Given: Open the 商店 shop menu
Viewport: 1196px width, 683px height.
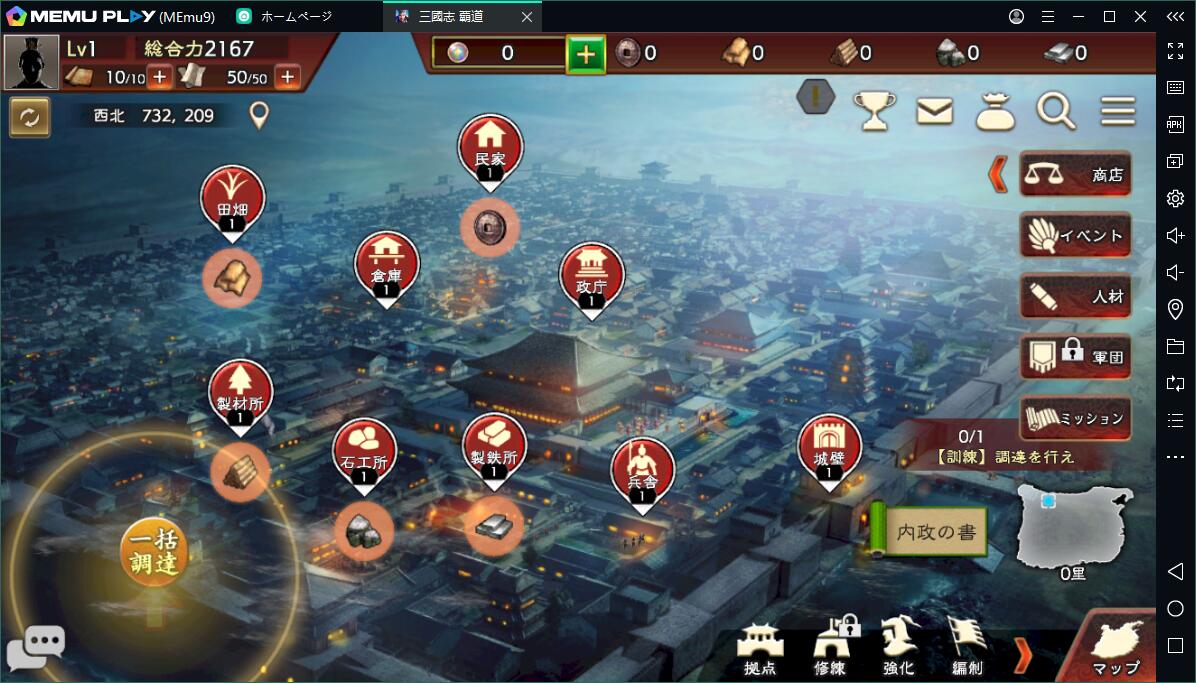Looking at the screenshot, I should coord(1075,175).
